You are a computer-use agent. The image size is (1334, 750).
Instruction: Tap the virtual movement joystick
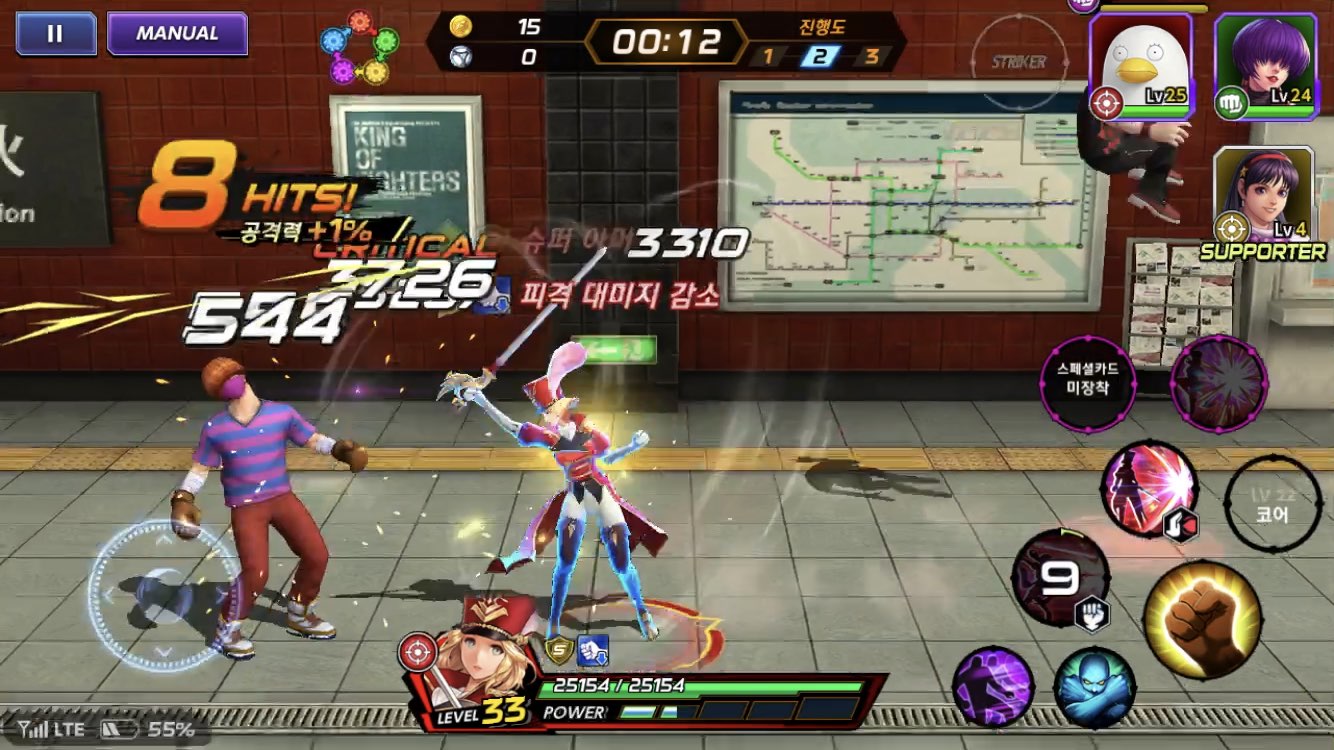pos(164,592)
